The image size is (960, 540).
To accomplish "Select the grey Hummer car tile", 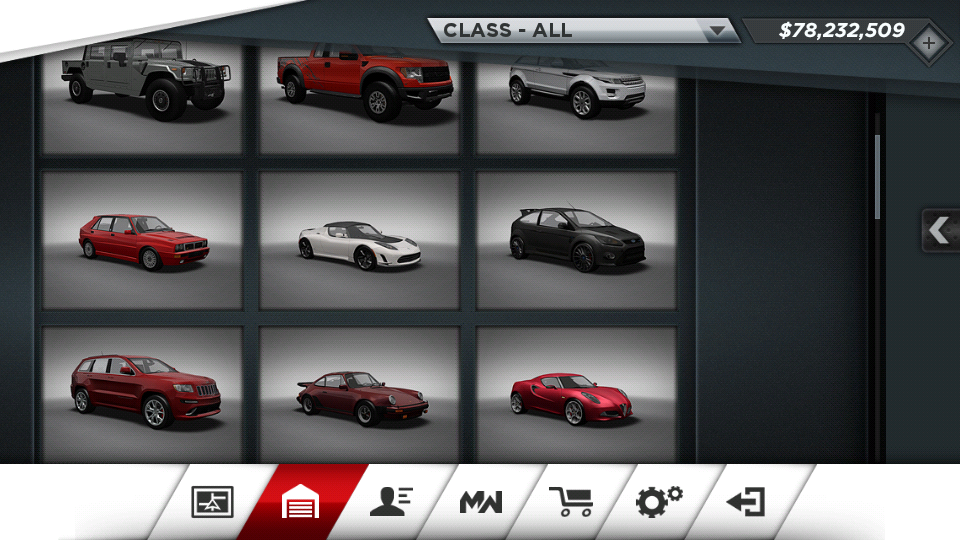I will [x=142, y=95].
